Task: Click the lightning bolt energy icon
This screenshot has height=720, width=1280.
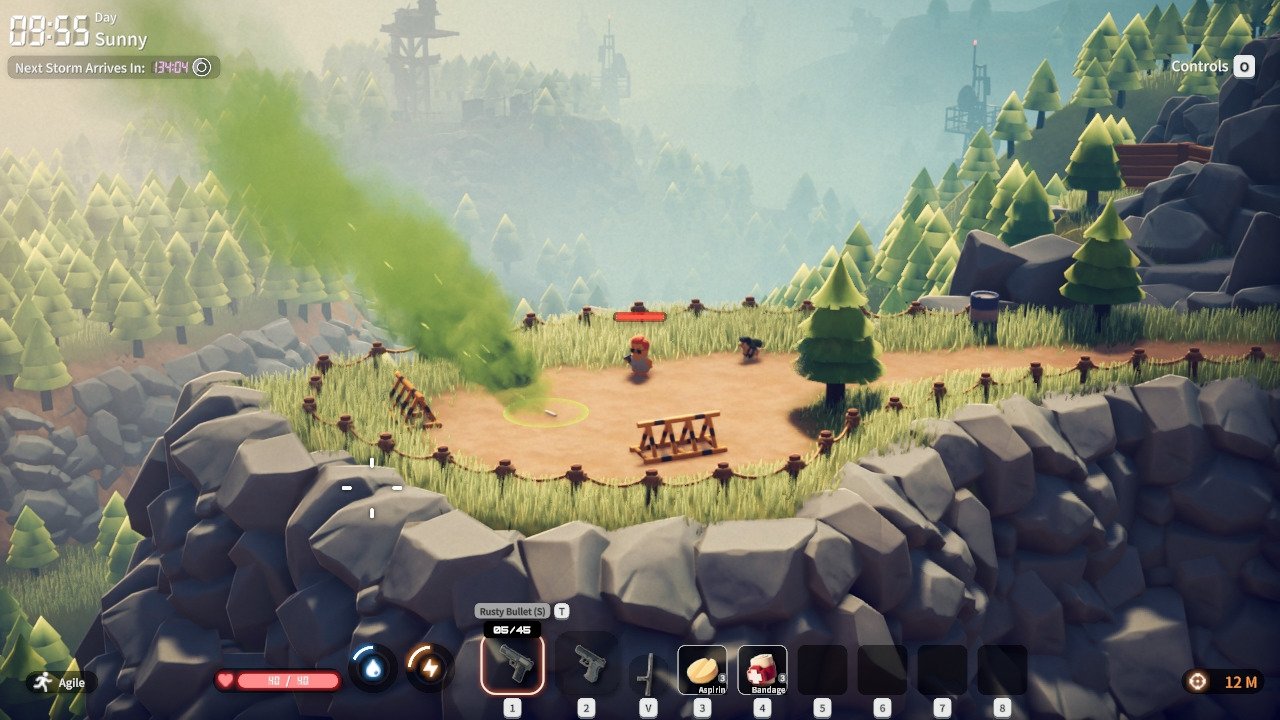Action: 429,668
